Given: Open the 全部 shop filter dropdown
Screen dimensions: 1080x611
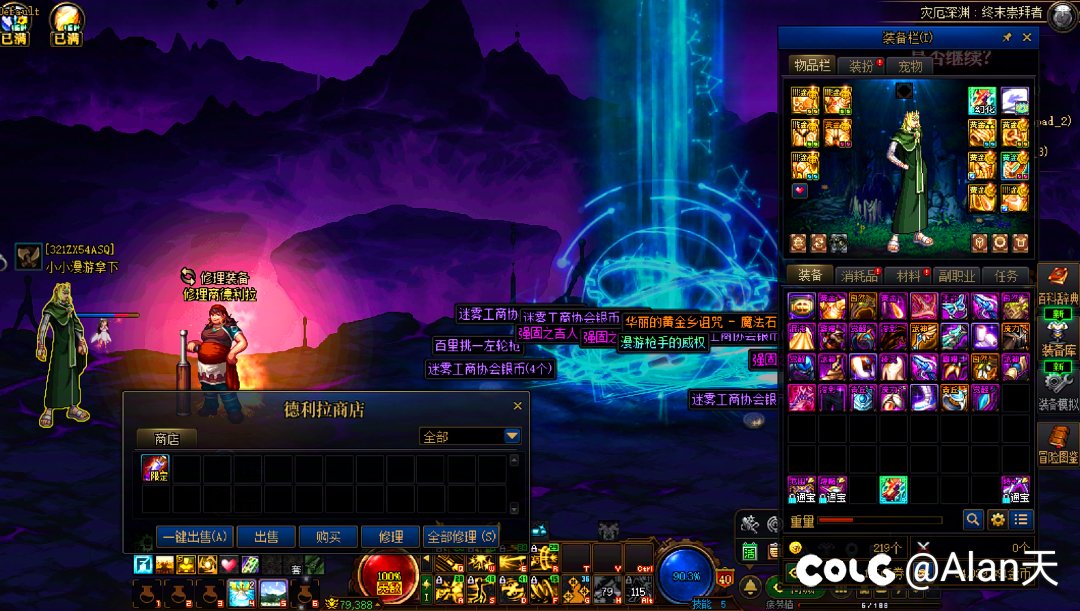Looking at the screenshot, I should [512, 436].
